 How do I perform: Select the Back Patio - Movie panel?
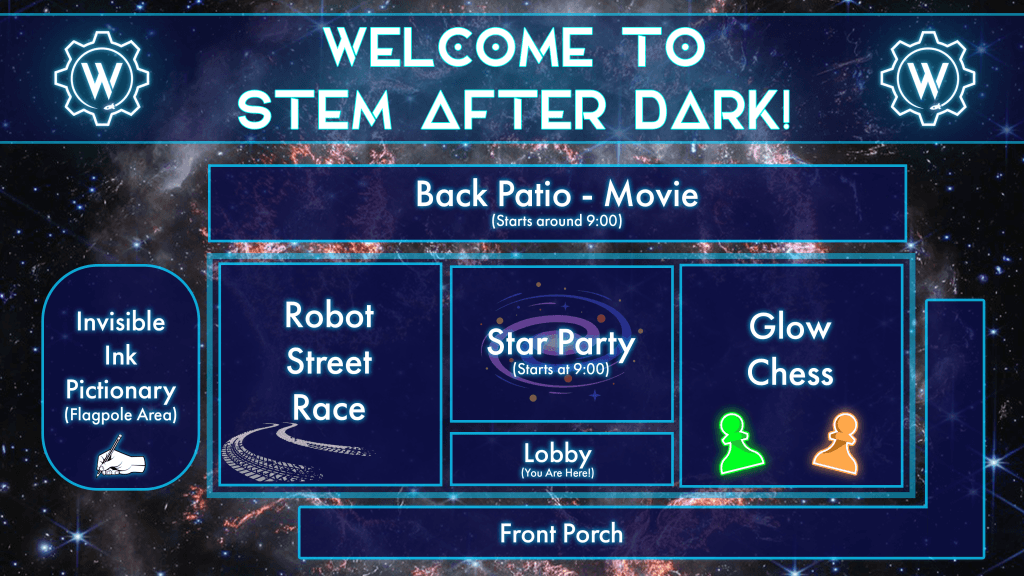[557, 203]
